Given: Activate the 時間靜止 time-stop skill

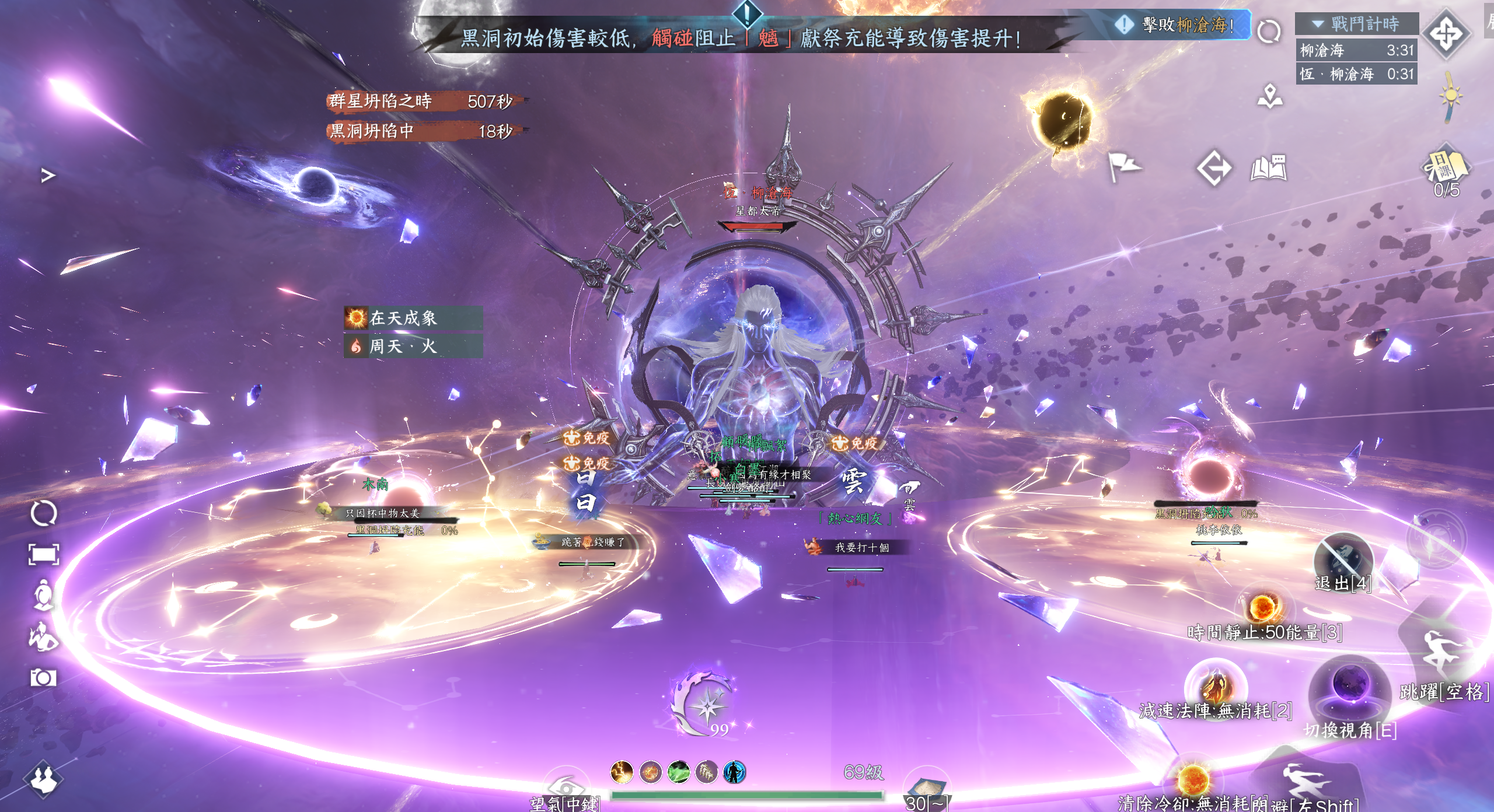Looking at the screenshot, I should coord(1263,609).
